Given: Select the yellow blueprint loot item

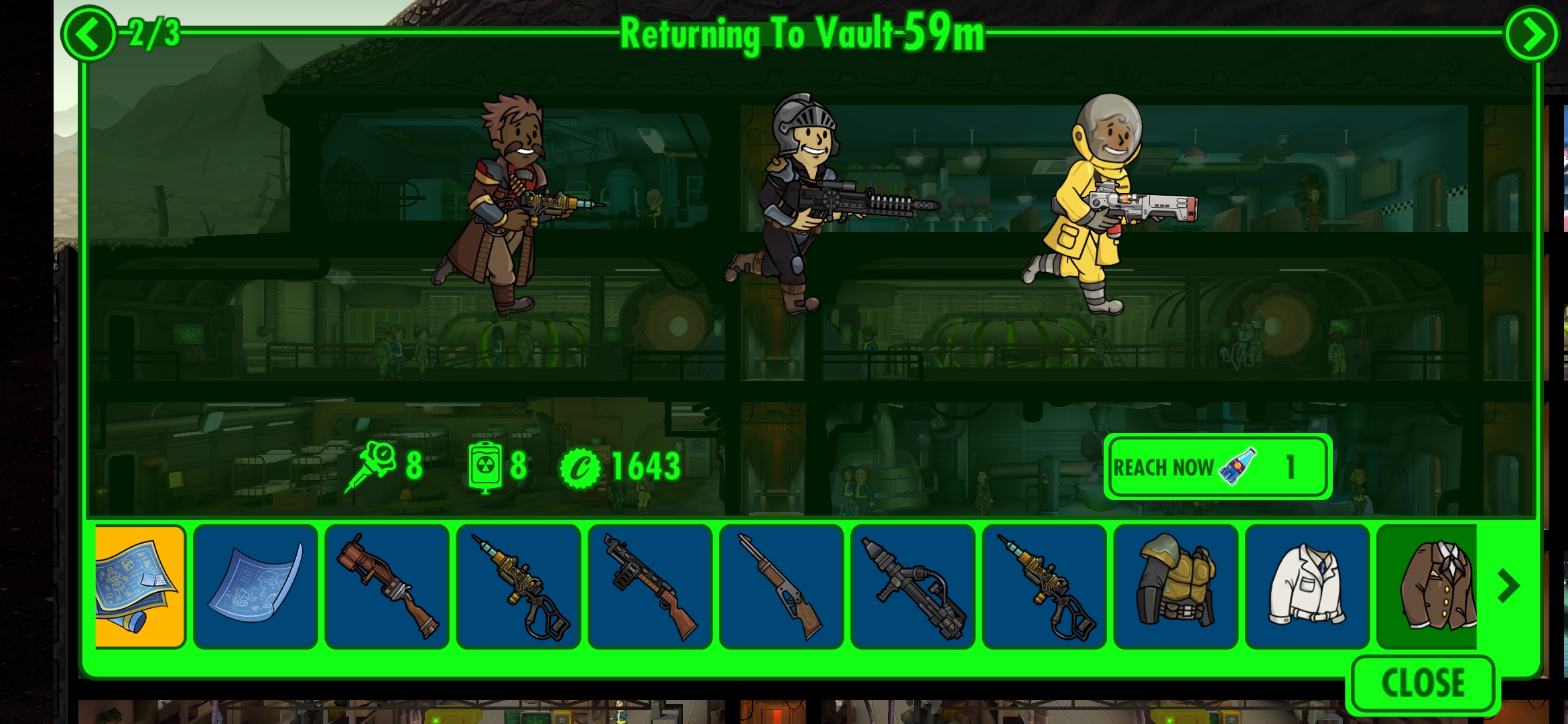Looking at the screenshot, I should pos(140,585).
